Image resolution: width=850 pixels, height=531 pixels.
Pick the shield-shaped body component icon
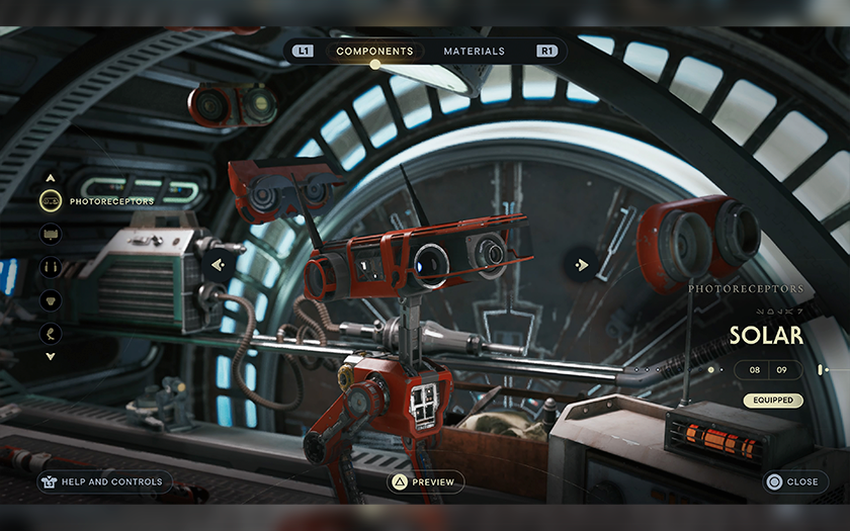(x=51, y=300)
